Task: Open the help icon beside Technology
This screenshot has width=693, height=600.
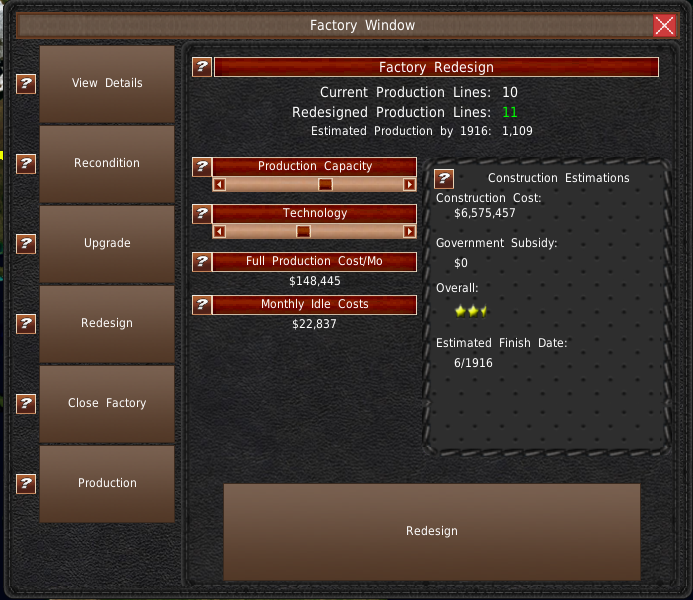Action: pos(202,214)
